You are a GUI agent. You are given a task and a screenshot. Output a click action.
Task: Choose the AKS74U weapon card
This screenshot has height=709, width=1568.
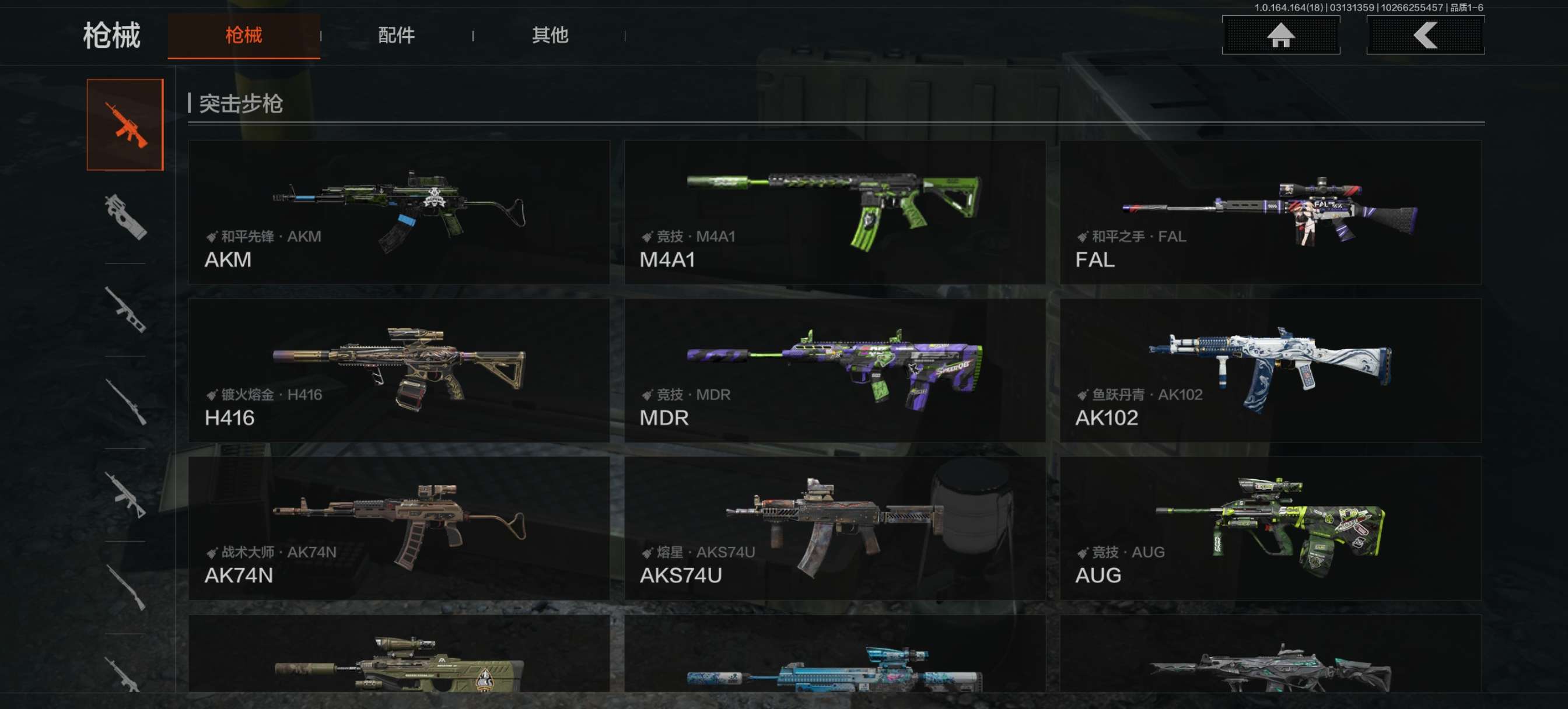(835, 528)
